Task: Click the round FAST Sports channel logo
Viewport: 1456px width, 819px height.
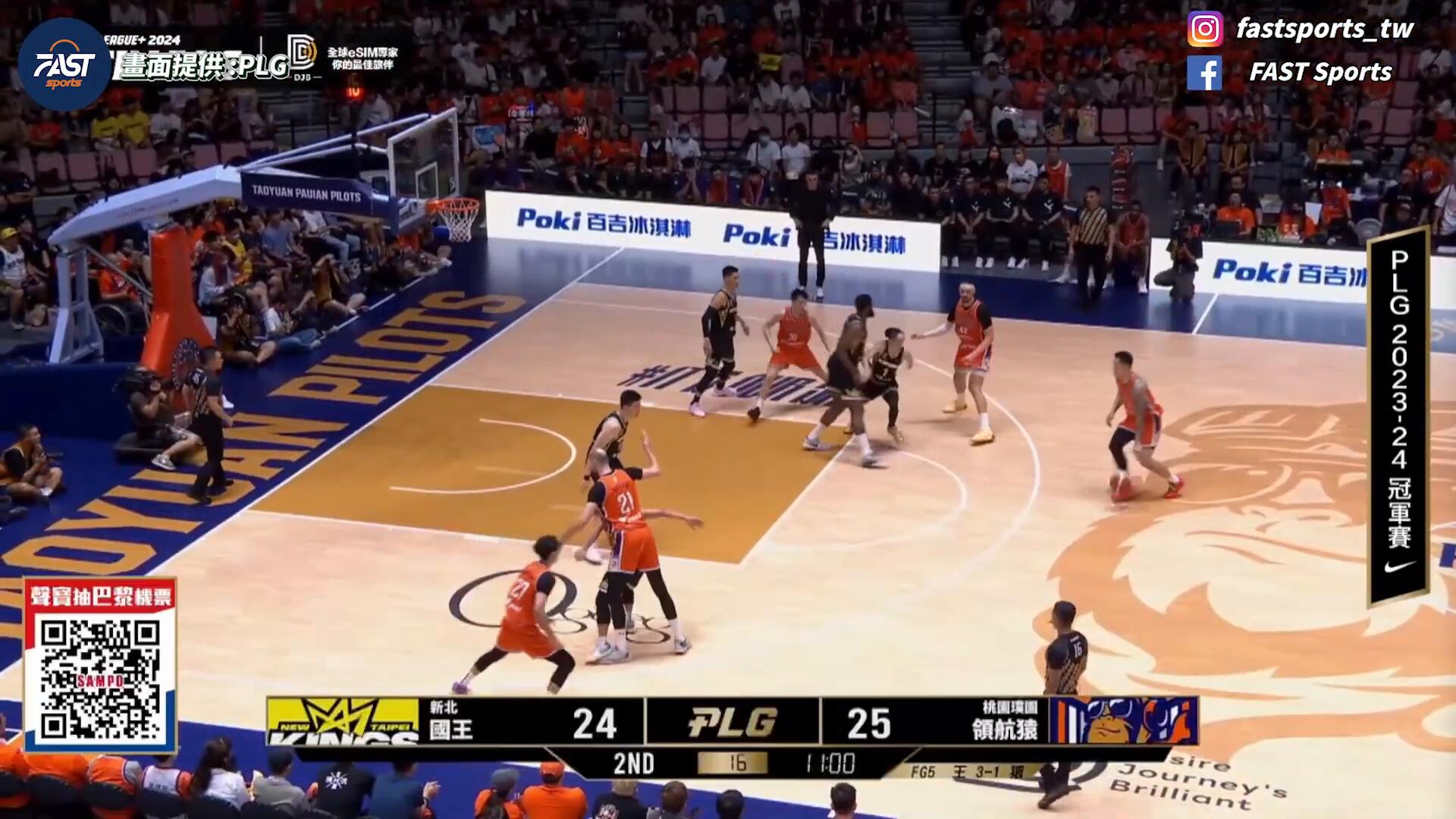Action: click(64, 65)
